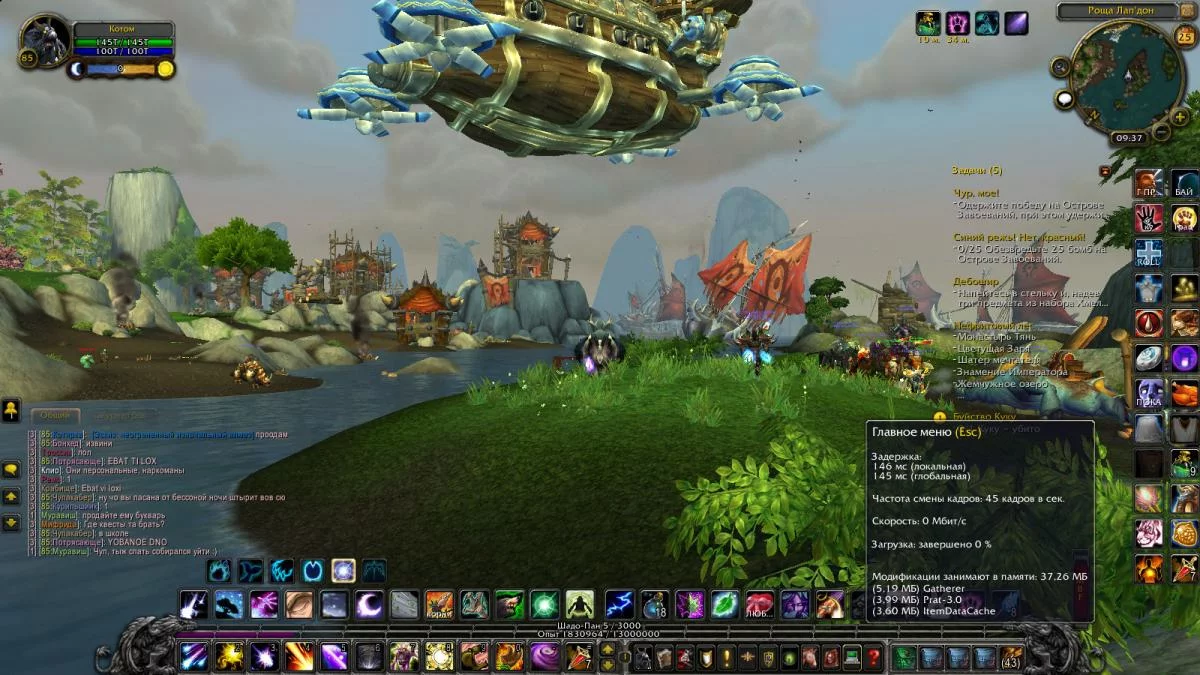This screenshot has height=675, width=1200.
Task: Open the red question mark help button
Action: pos(874,657)
